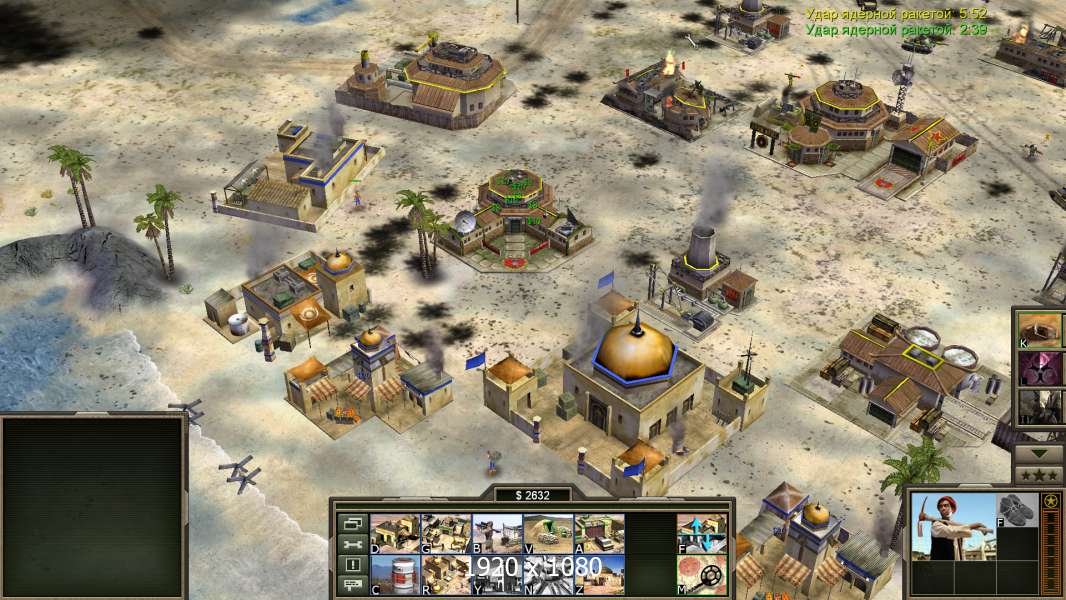
Task: Select the building icon labeled G
Action: point(446,534)
